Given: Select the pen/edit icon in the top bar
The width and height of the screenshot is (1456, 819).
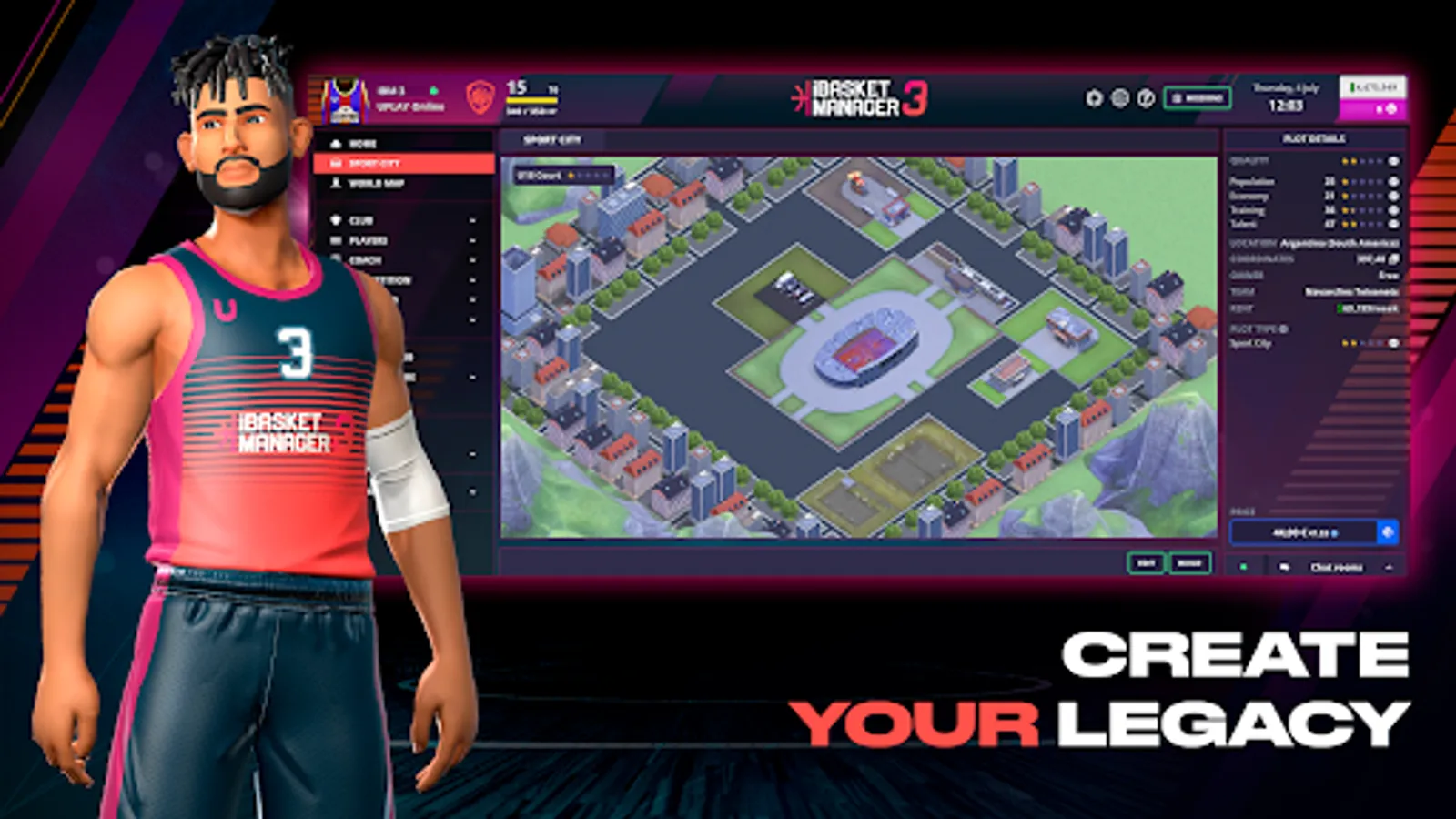Looking at the screenshot, I should tap(1146, 97).
